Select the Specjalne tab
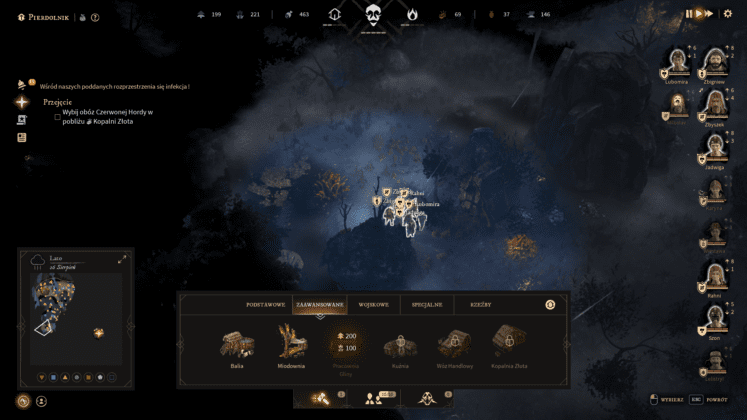This screenshot has height=420, width=747. pyautogui.click(x=423, y=303)
